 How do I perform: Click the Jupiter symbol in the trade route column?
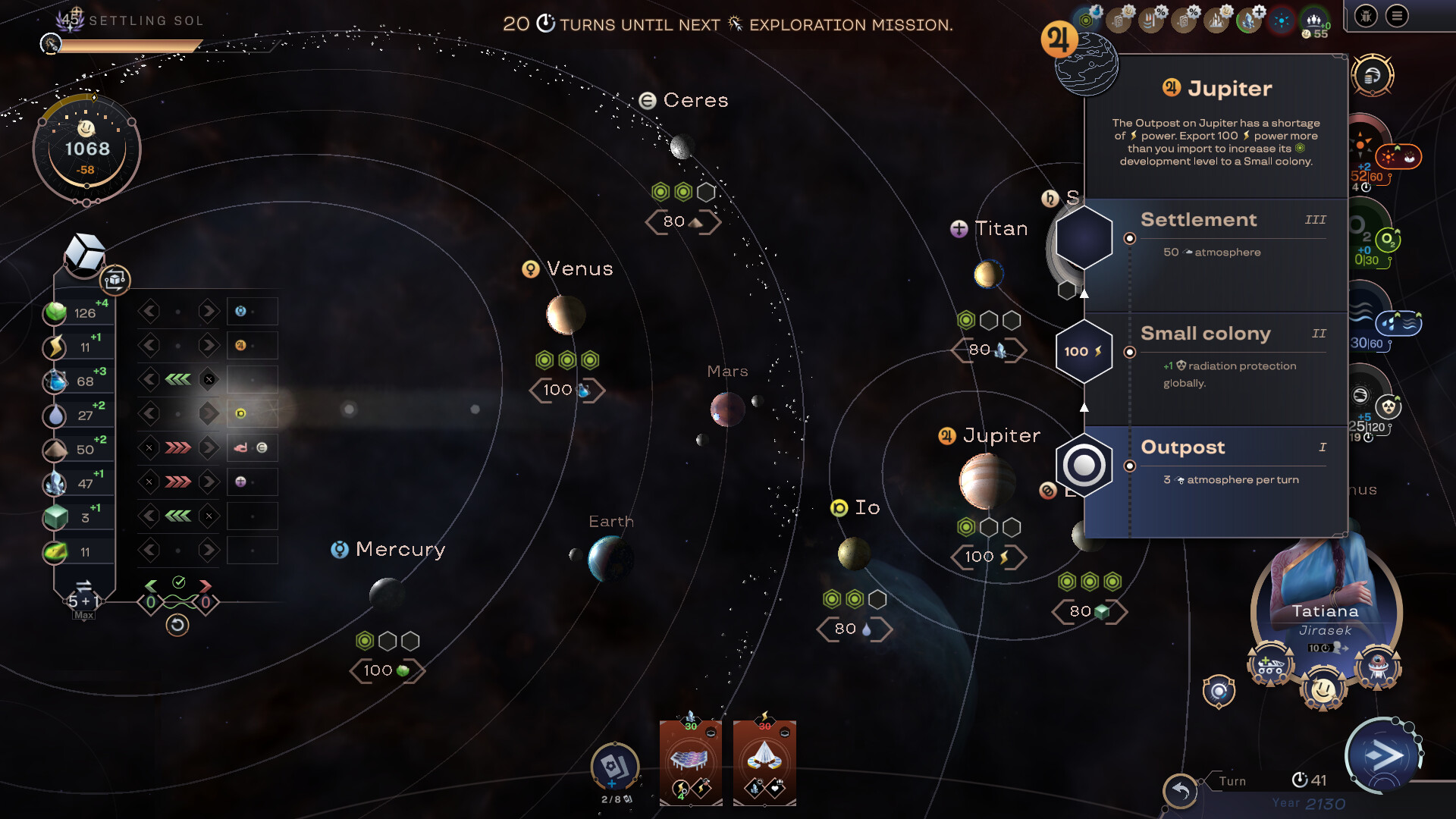241,345
